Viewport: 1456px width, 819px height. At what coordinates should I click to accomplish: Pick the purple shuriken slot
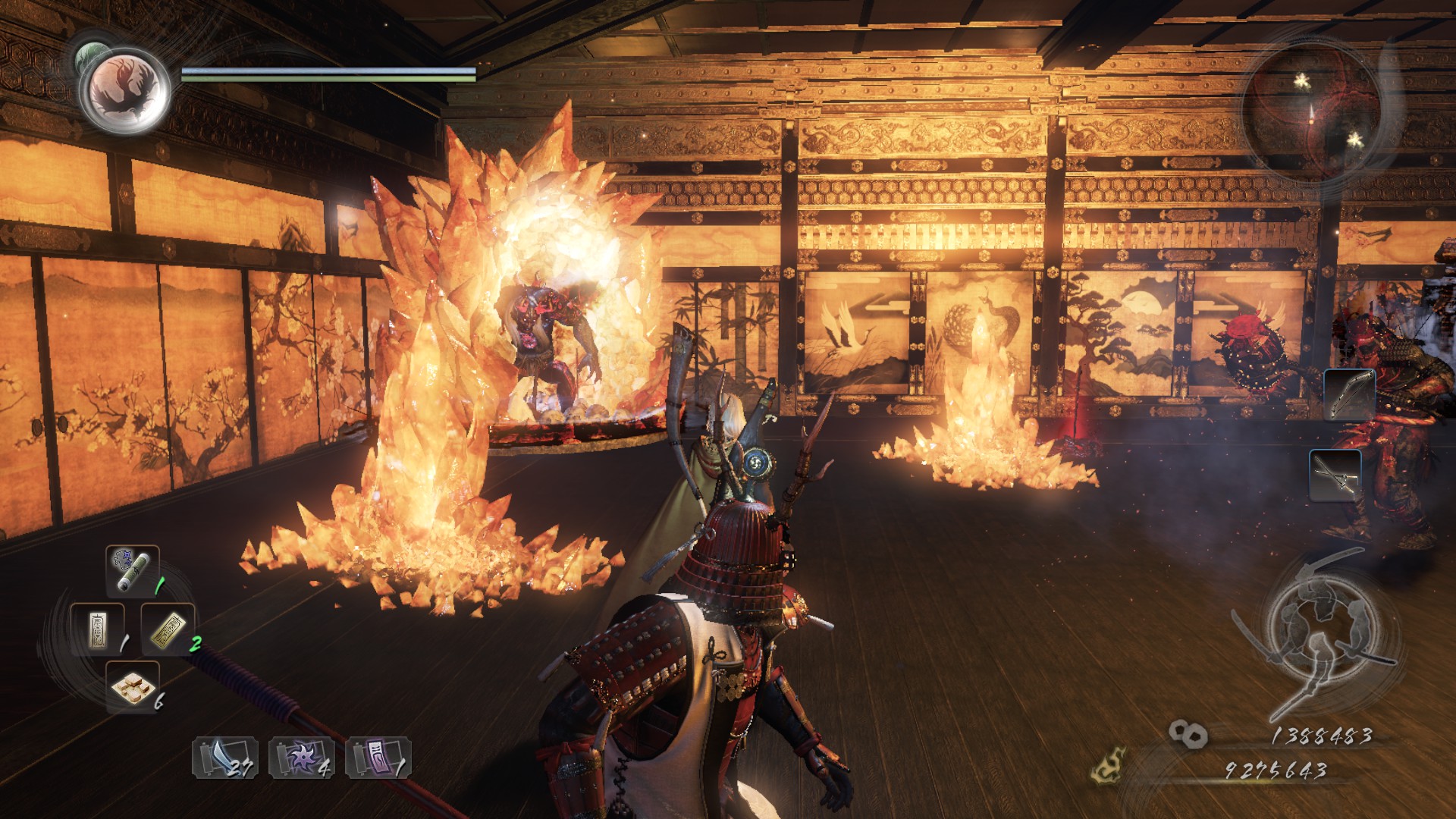point(301,758)
